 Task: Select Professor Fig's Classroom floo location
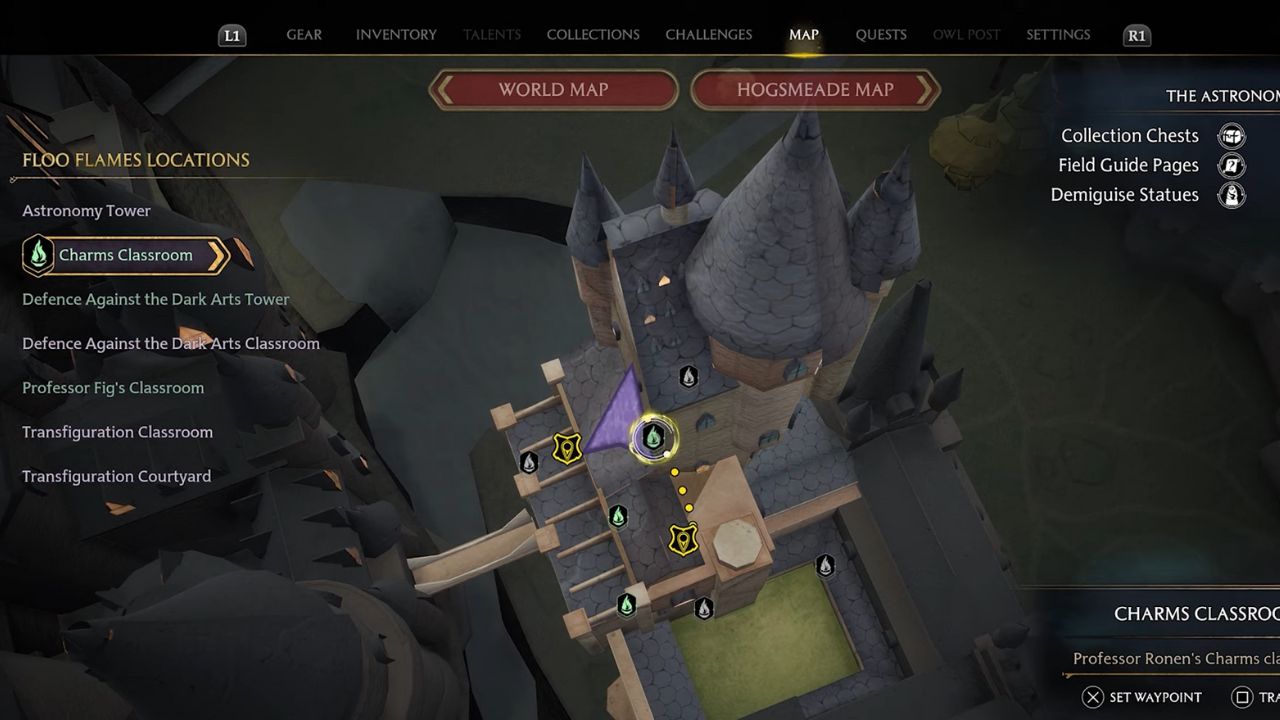pos(113,387)
